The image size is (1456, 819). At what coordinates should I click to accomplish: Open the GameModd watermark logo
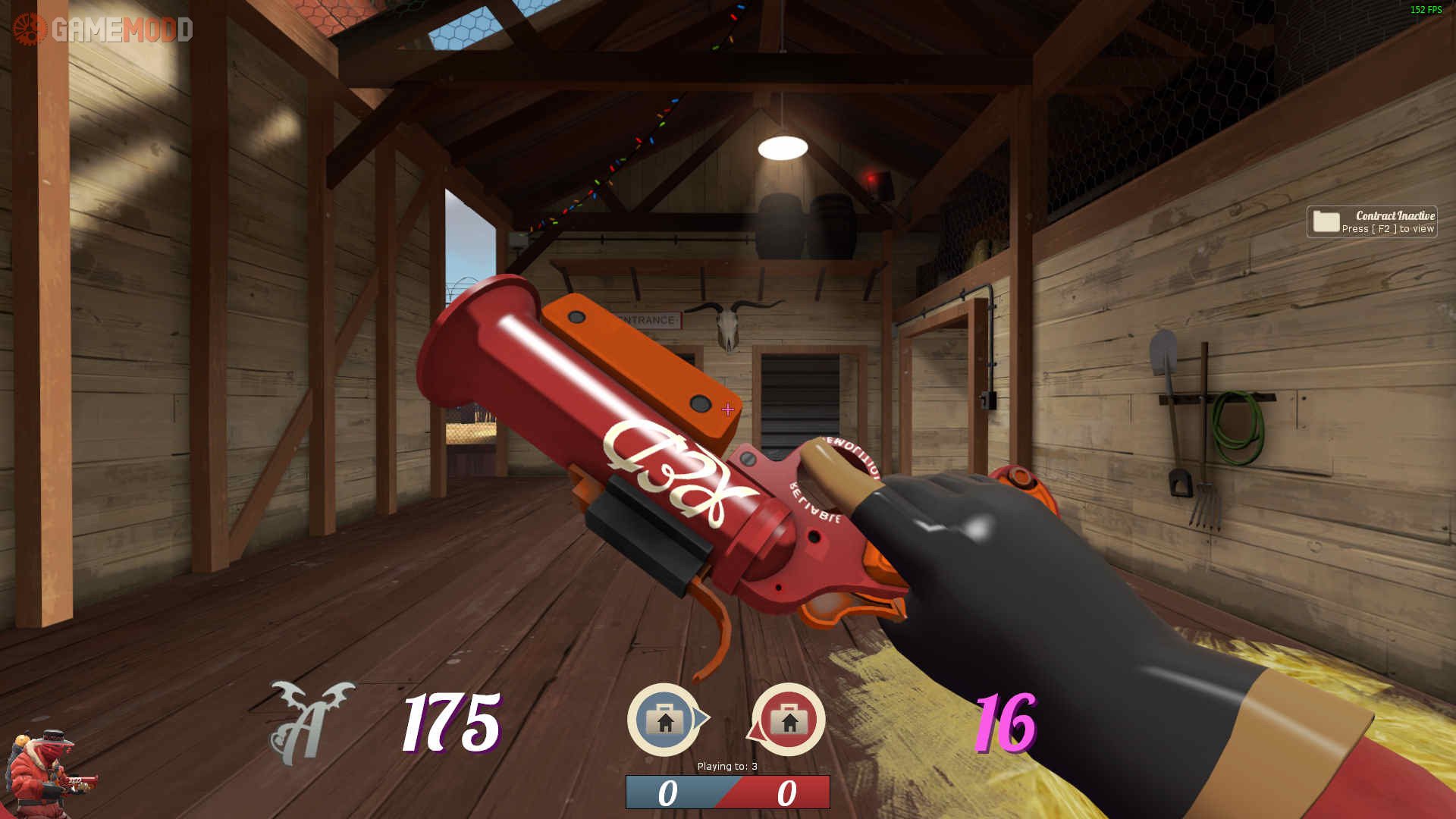(x=103, y=30)
